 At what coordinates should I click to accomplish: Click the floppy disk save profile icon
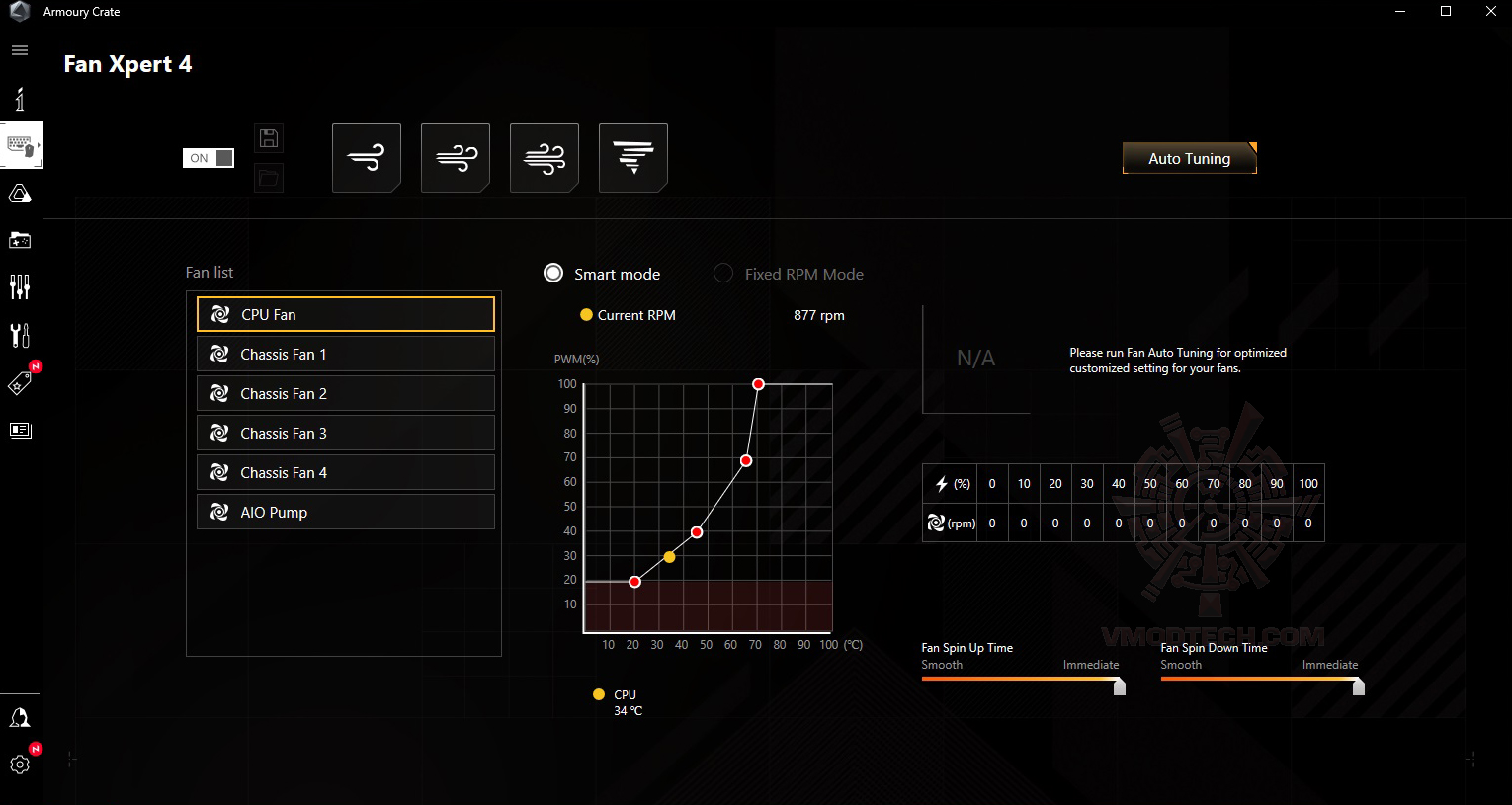pos(269,138)
